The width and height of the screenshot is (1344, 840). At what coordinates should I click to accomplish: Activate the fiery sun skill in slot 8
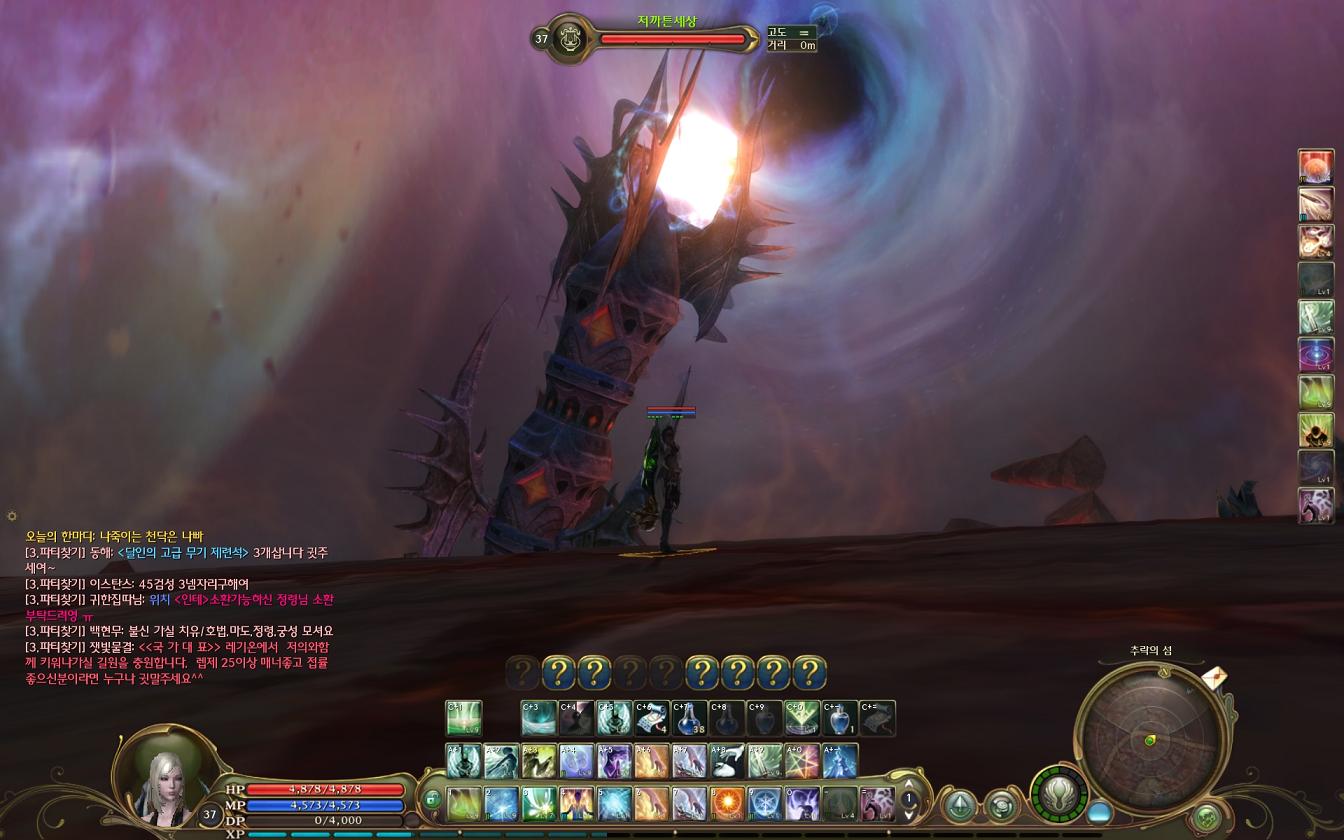727,804
